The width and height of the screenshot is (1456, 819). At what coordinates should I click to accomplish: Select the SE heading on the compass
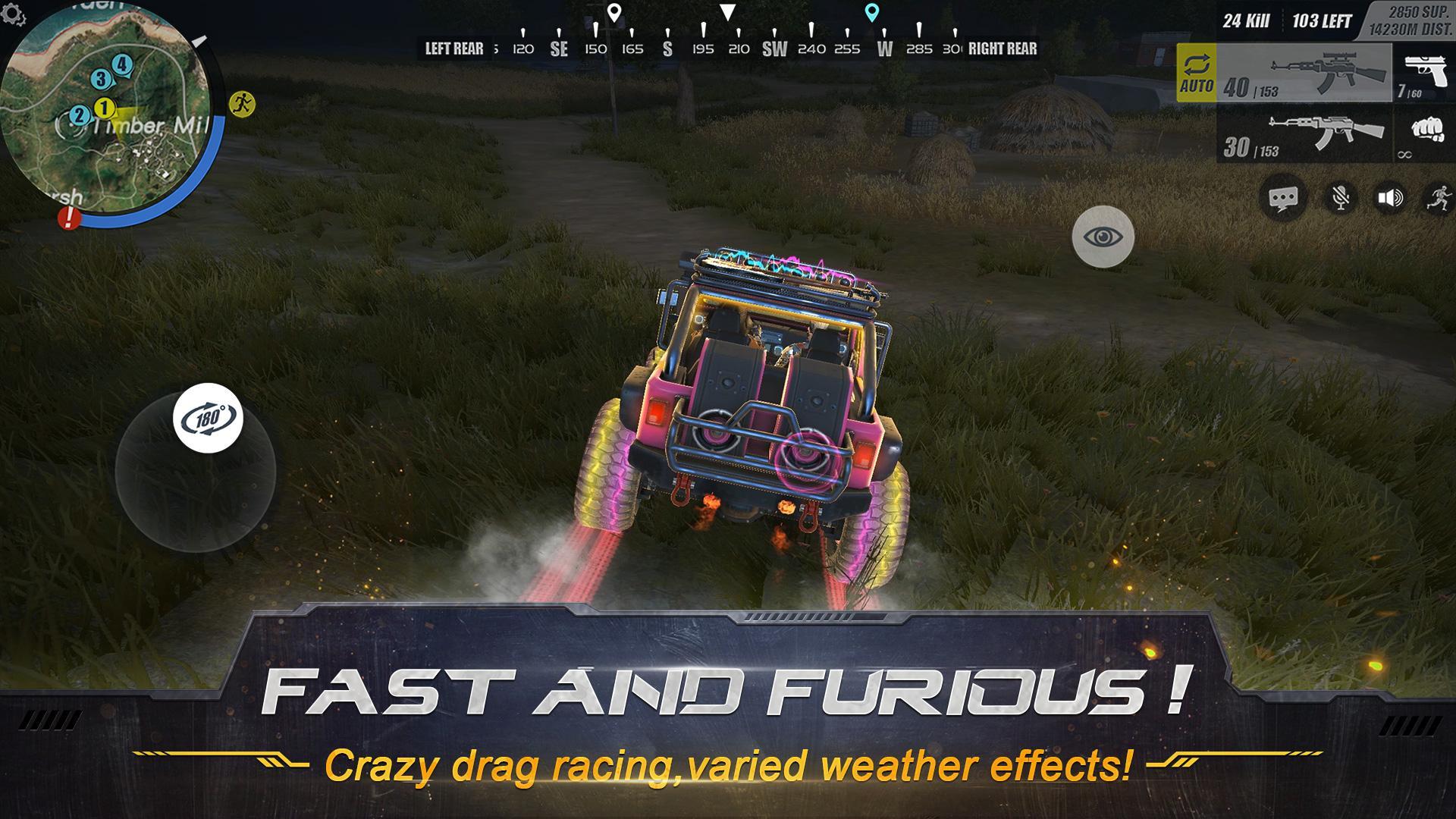(558, 47)
